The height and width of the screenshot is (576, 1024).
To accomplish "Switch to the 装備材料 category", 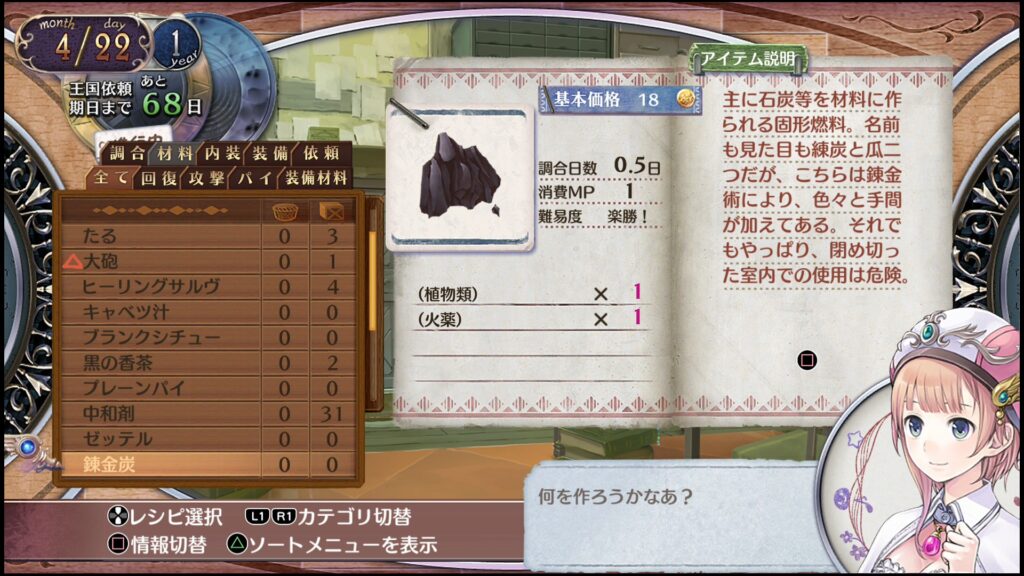I will (x=315, y=179).
